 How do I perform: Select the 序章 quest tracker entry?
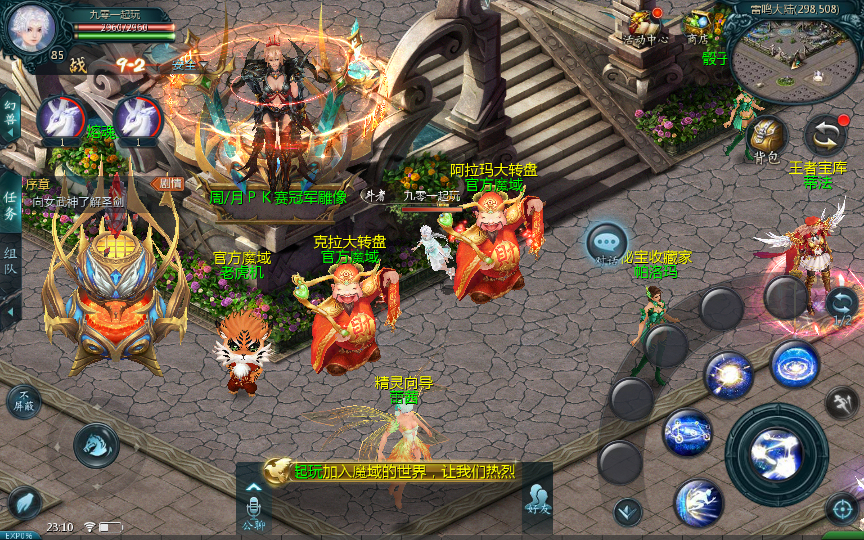80,193
